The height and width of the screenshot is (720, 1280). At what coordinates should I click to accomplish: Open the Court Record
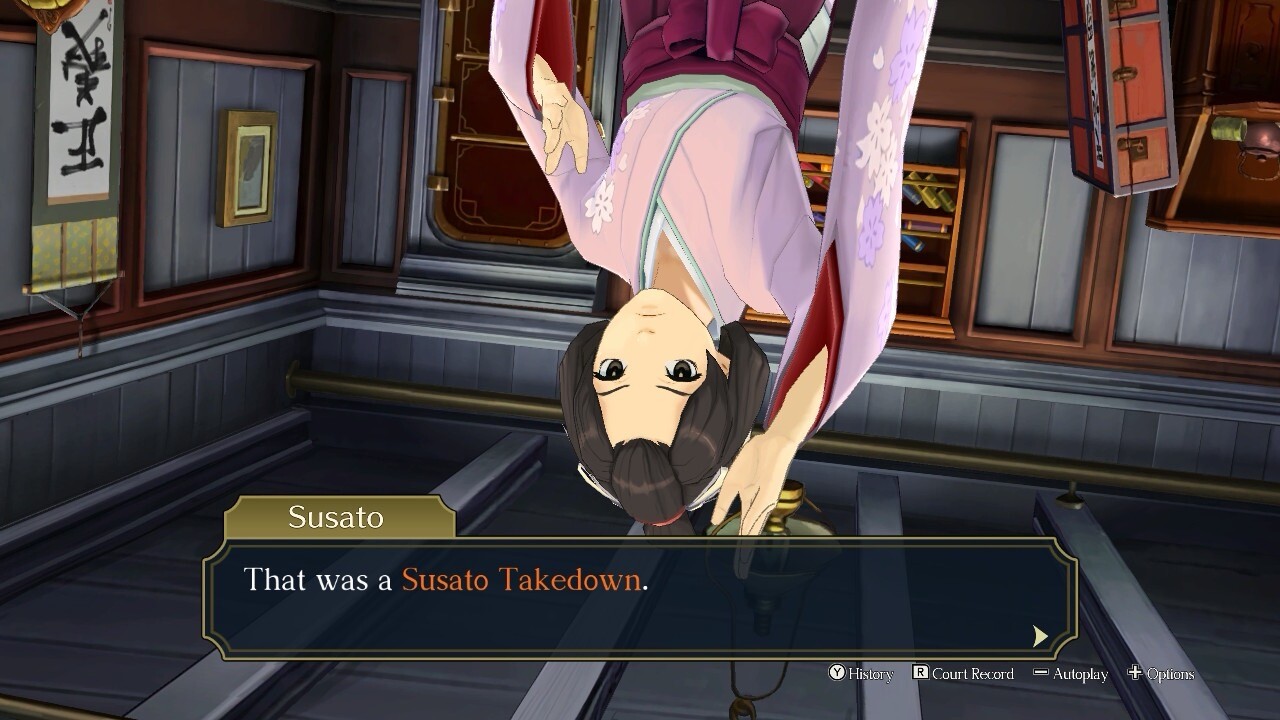coord(963,674)
